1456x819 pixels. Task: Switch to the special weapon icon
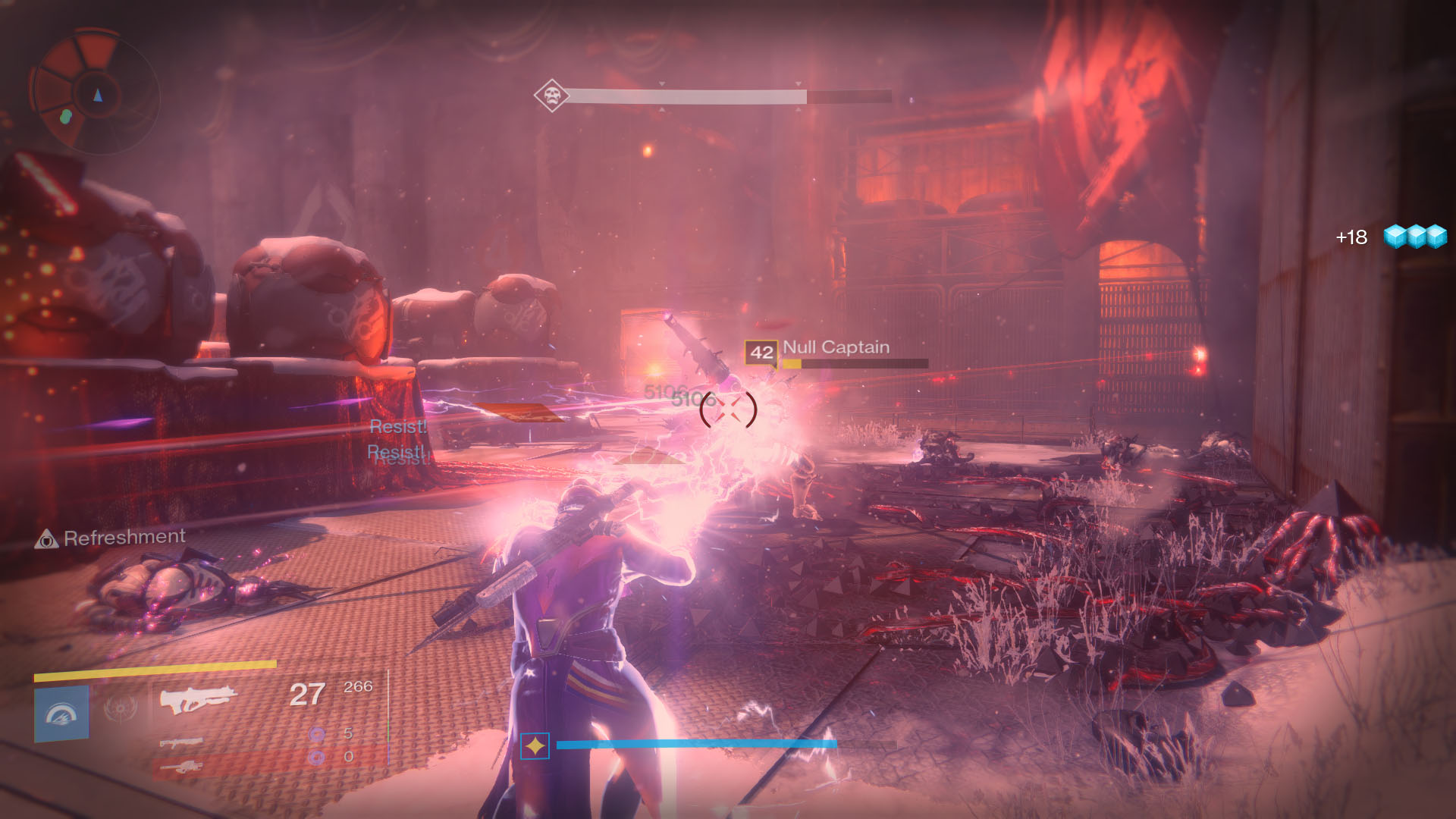182,741
